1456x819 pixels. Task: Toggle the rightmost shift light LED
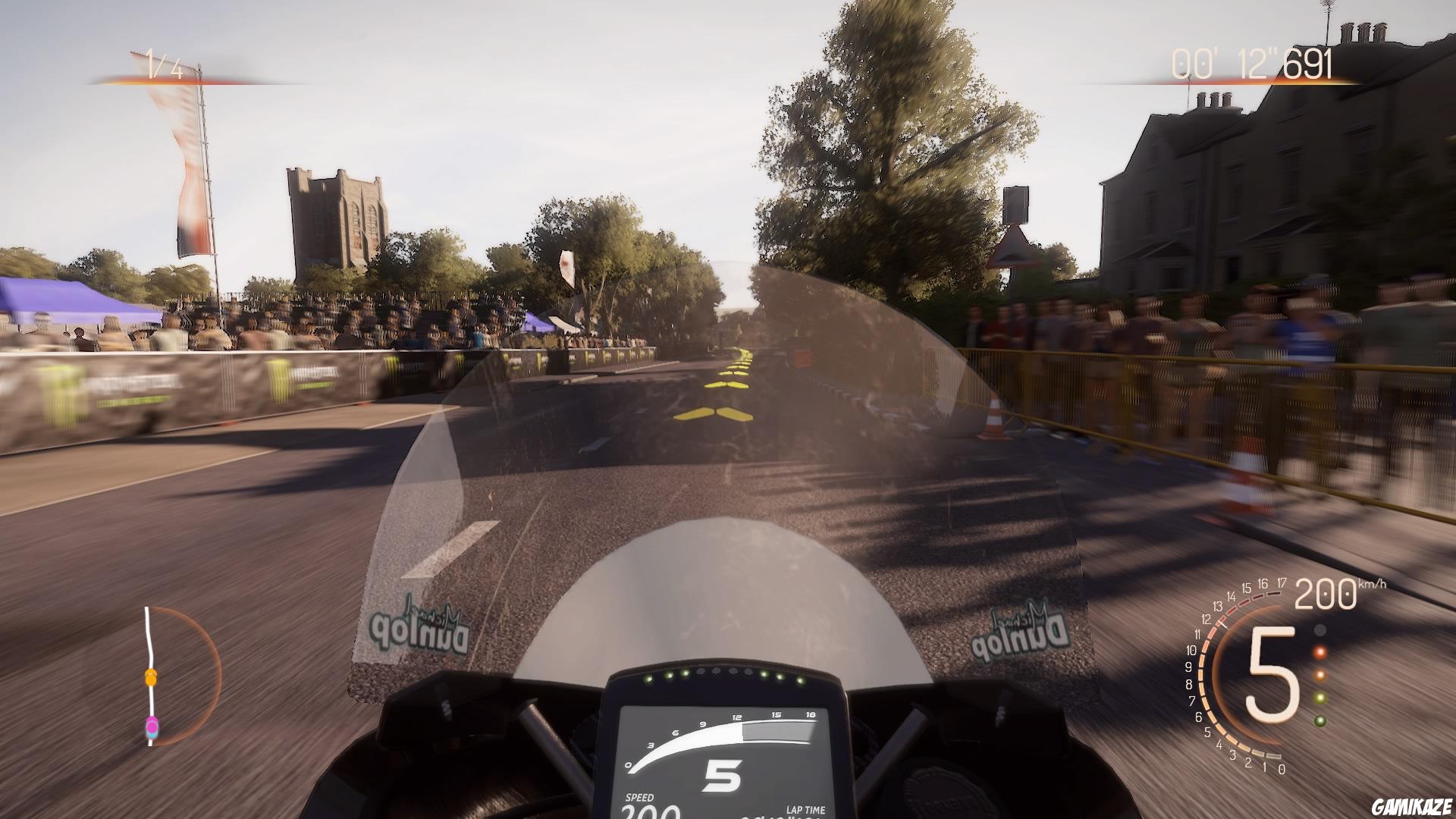coord(802,681)
